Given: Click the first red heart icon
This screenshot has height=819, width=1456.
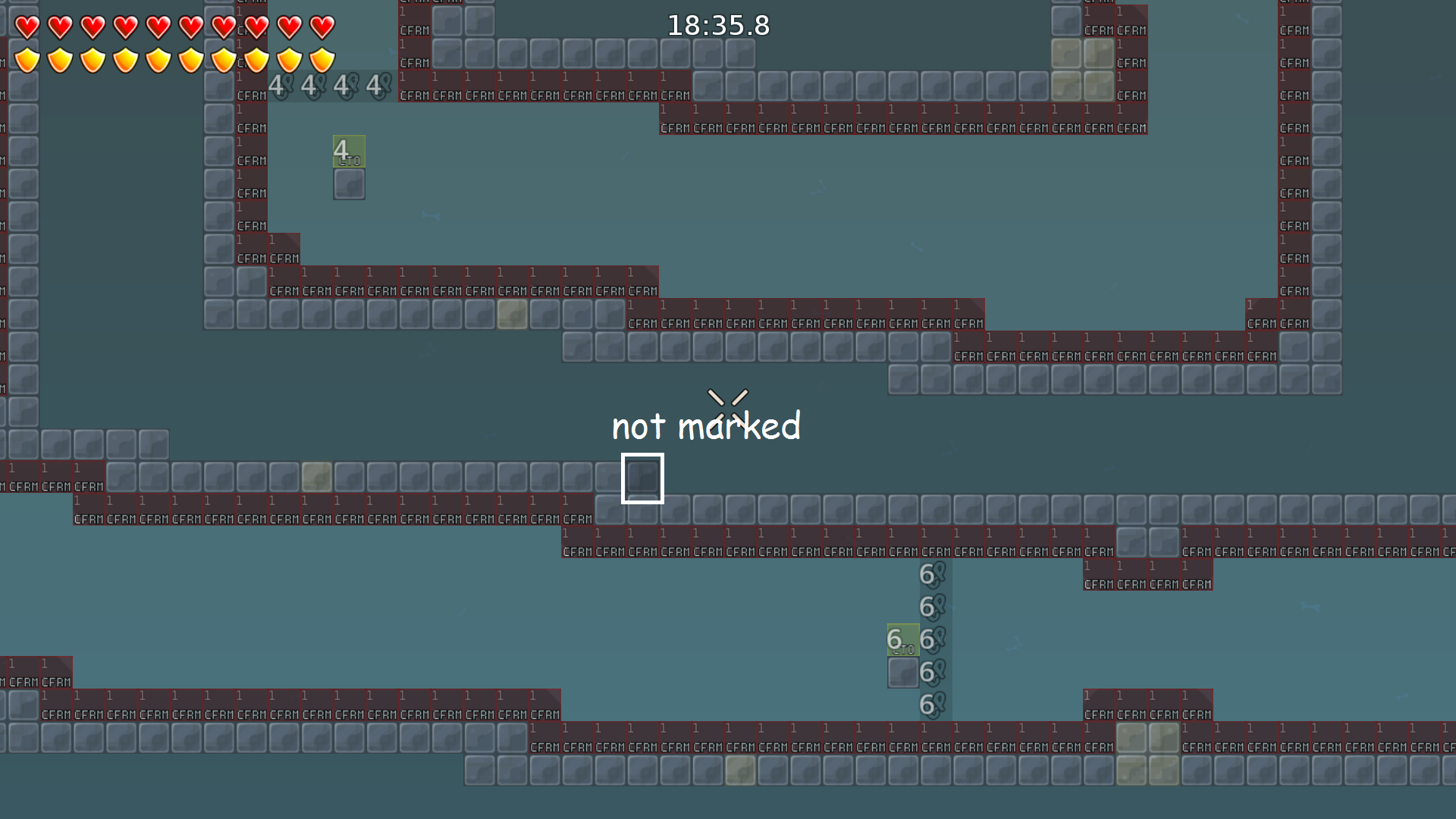Looking at the screenshot, I should pyautogui.click(x=27, y=28).
